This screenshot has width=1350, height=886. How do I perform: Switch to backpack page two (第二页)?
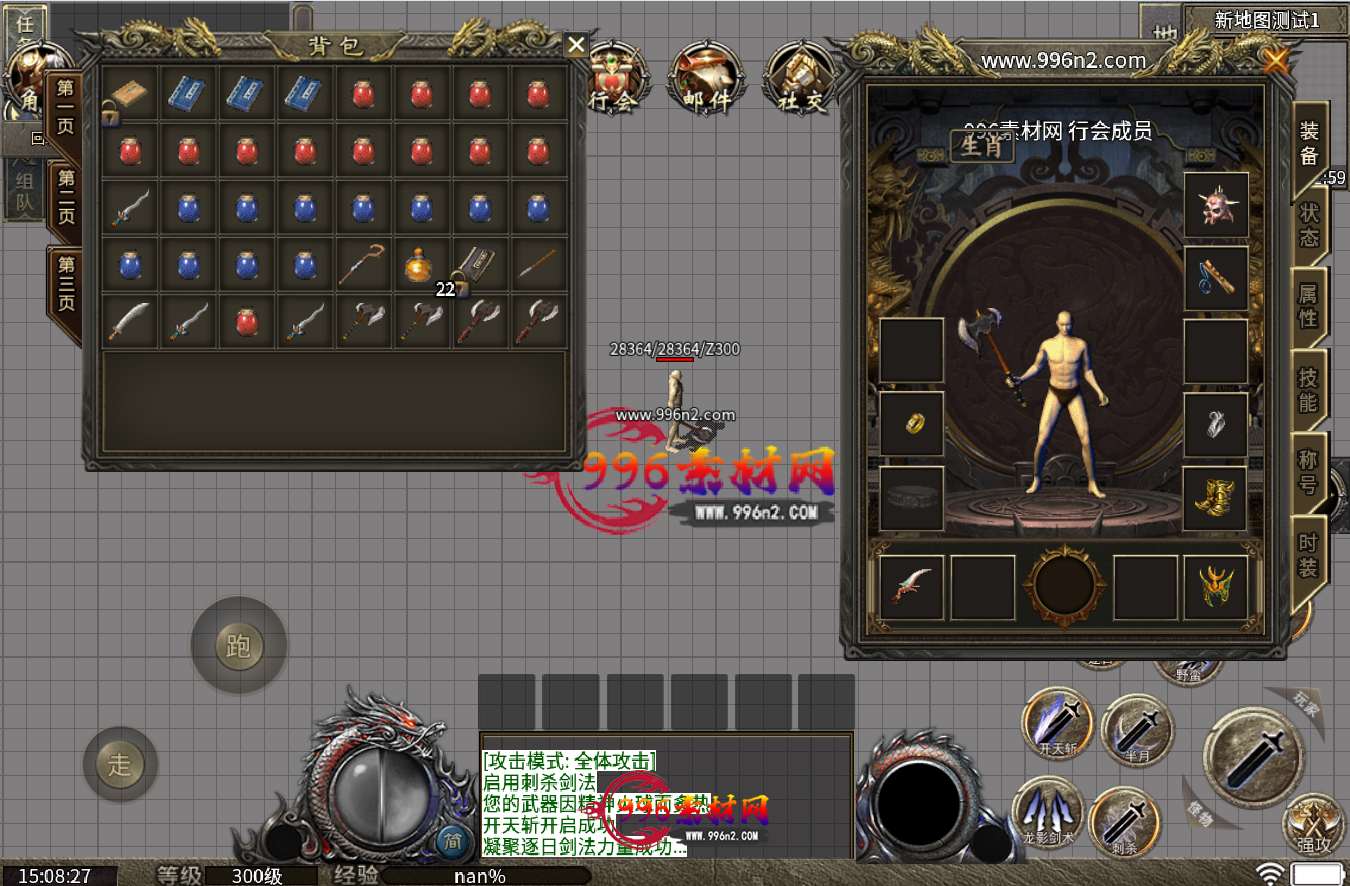coord(66,197)
